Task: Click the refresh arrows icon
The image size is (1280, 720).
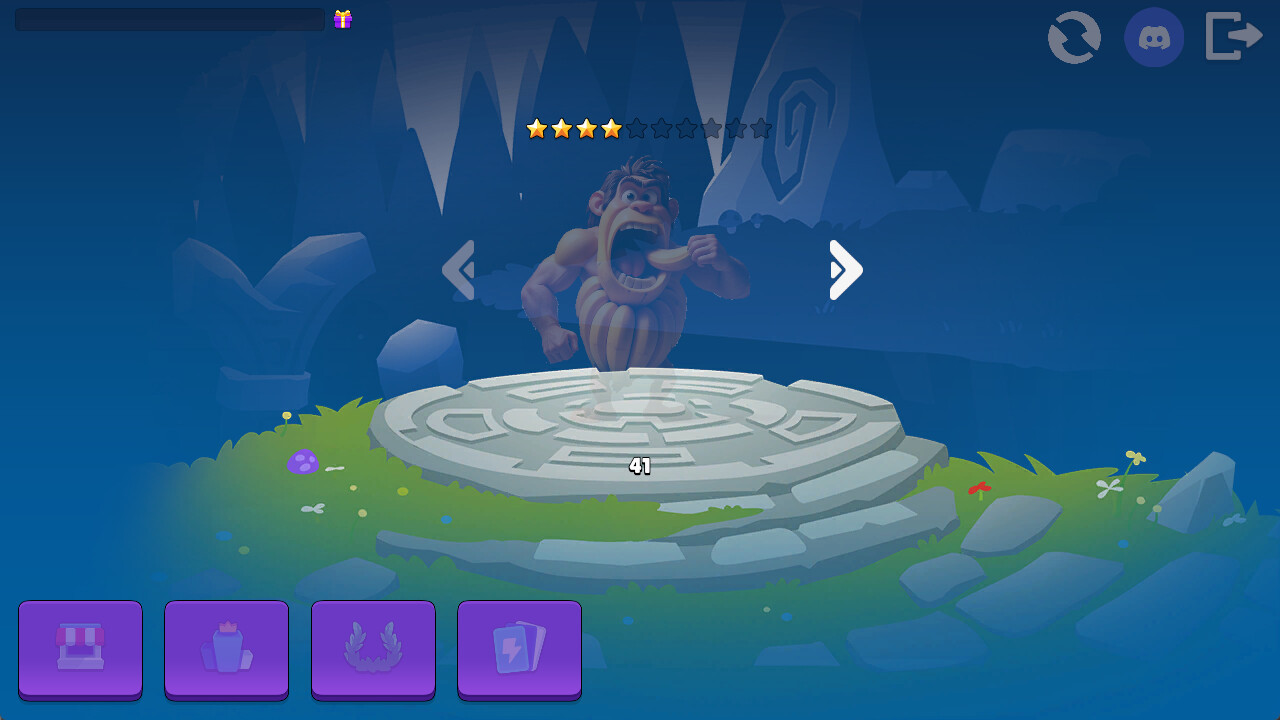Action: click(x=1074, y=37)
